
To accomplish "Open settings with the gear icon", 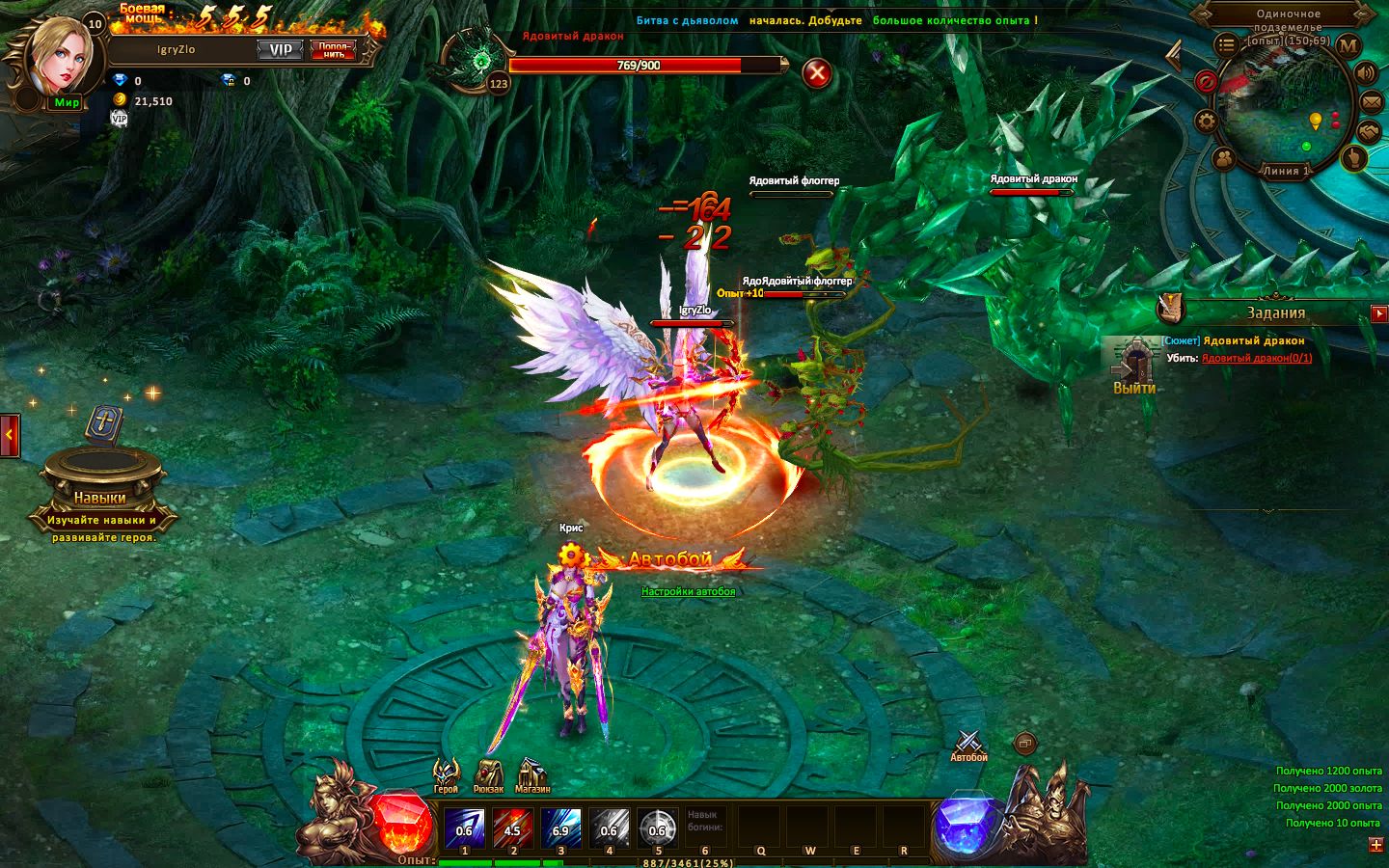I will pyautogui.click(x=1206, y=122).
